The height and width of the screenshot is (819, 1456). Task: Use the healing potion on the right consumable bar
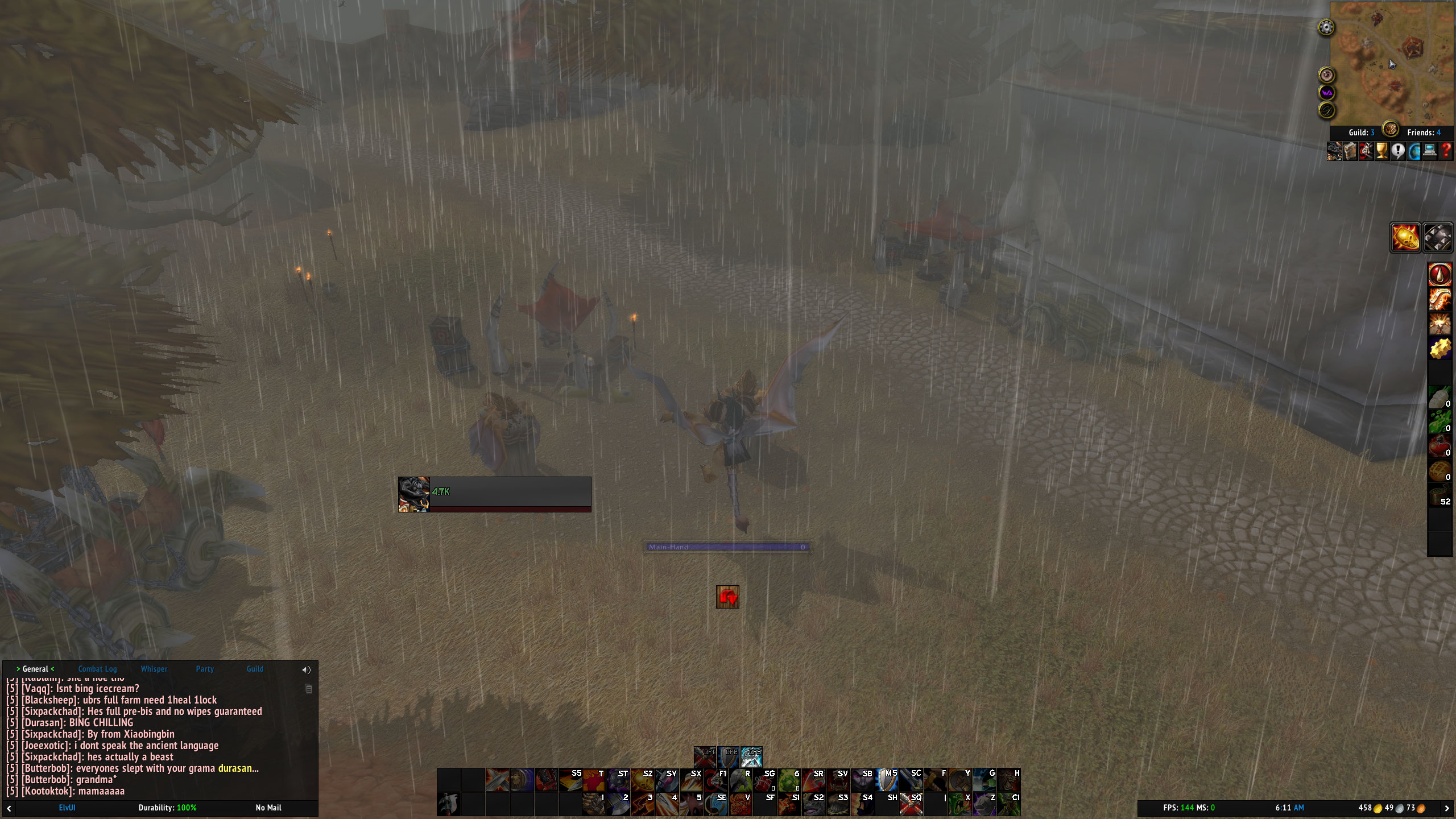click(1439, 446)
